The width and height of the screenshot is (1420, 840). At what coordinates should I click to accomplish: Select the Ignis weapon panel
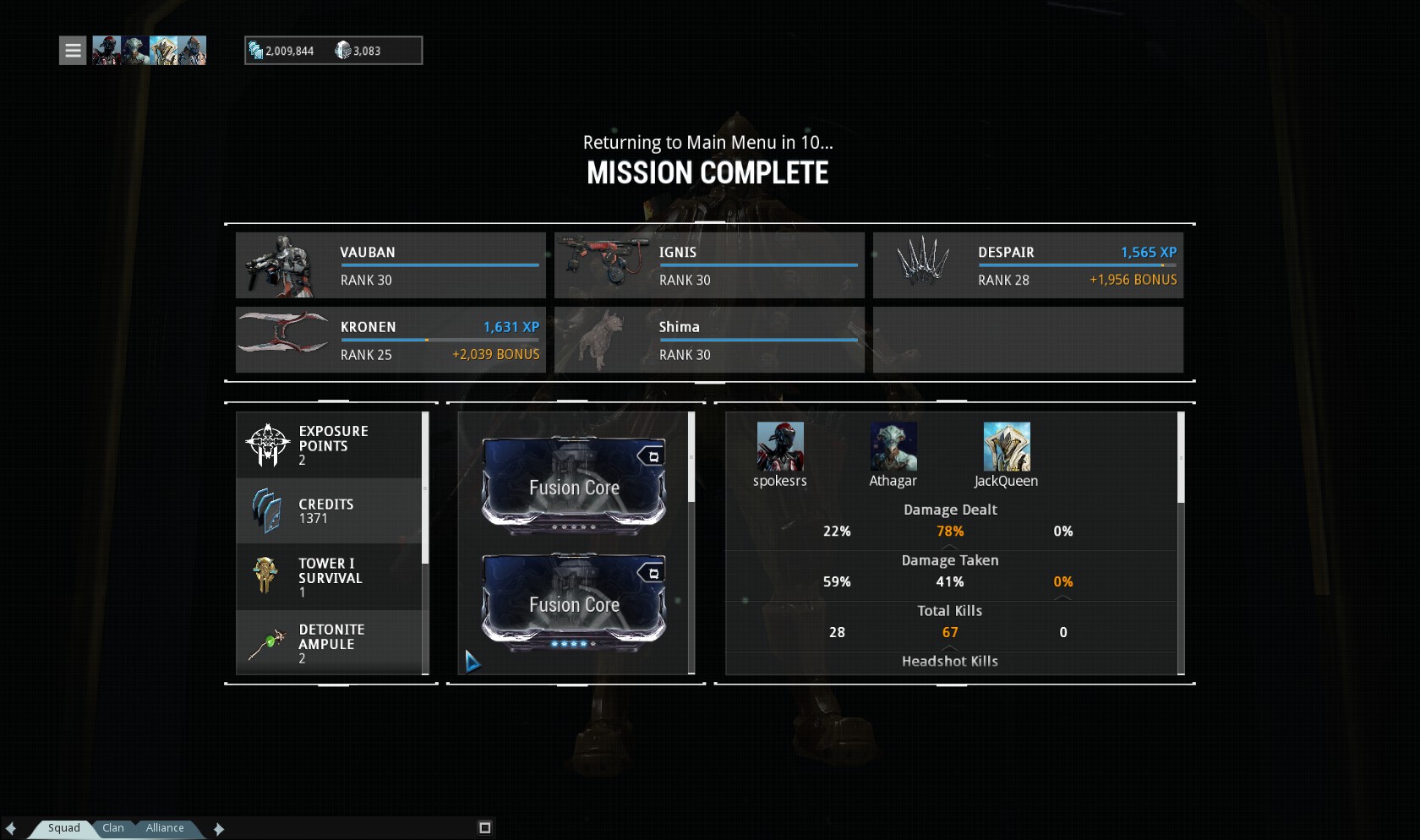click(709, 265)
